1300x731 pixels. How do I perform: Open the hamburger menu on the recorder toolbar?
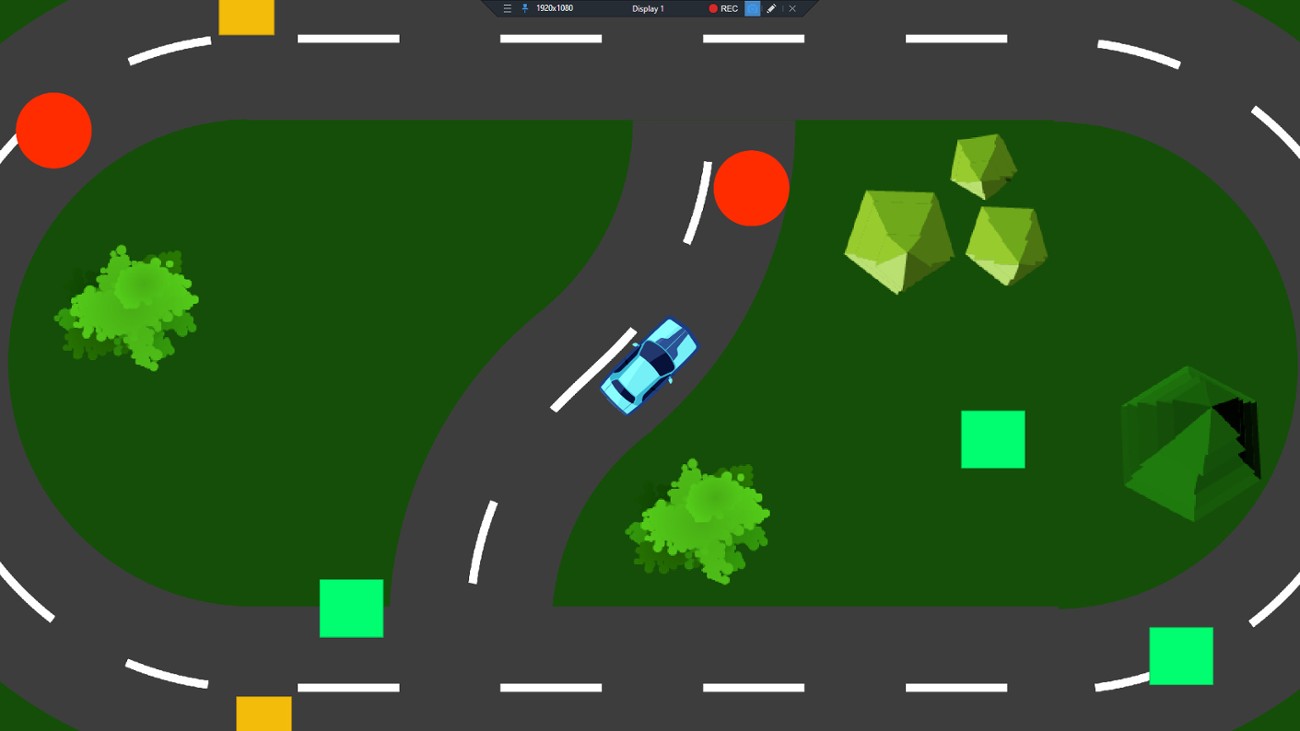tap(507, 8)
